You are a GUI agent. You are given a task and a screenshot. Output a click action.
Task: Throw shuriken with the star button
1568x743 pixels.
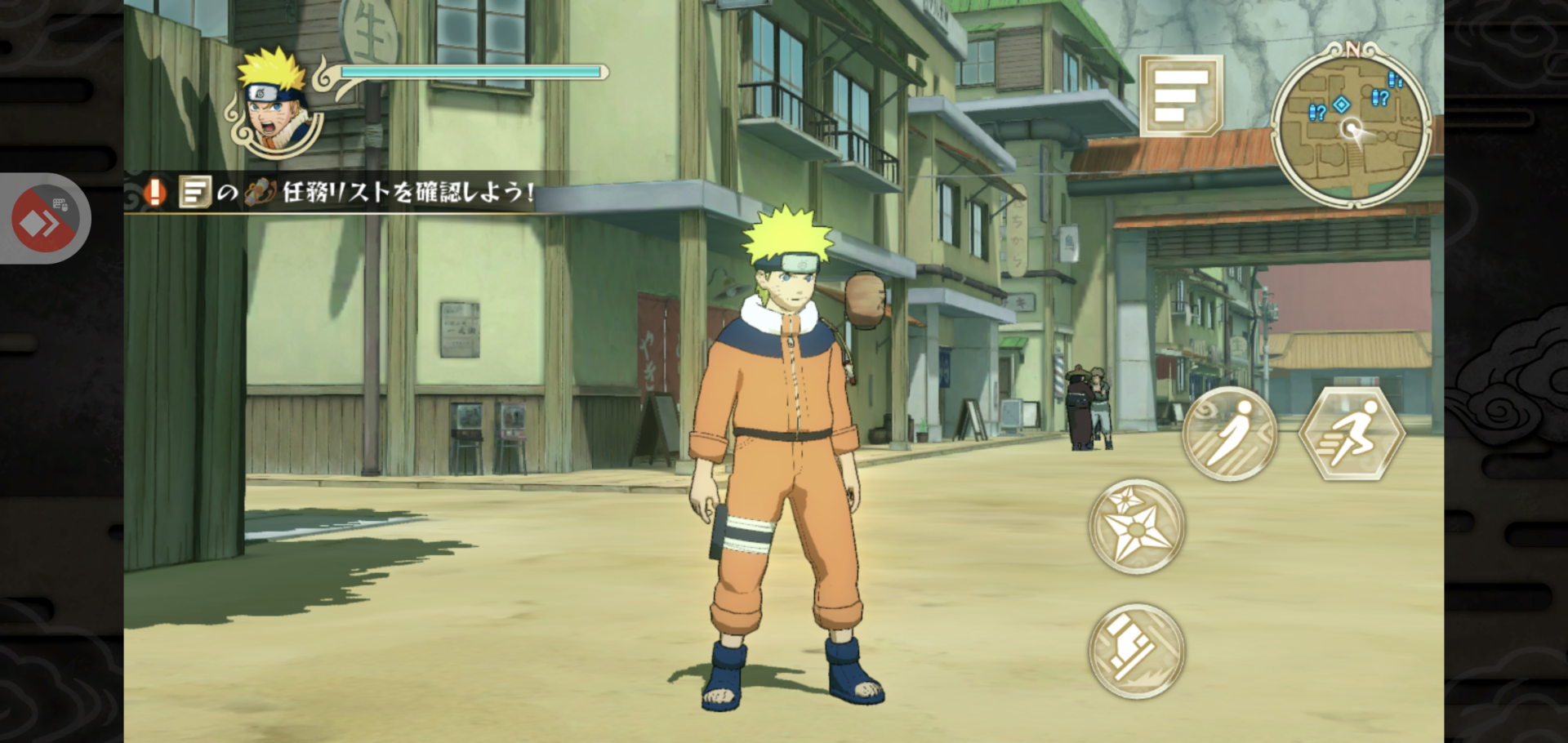1136,527
